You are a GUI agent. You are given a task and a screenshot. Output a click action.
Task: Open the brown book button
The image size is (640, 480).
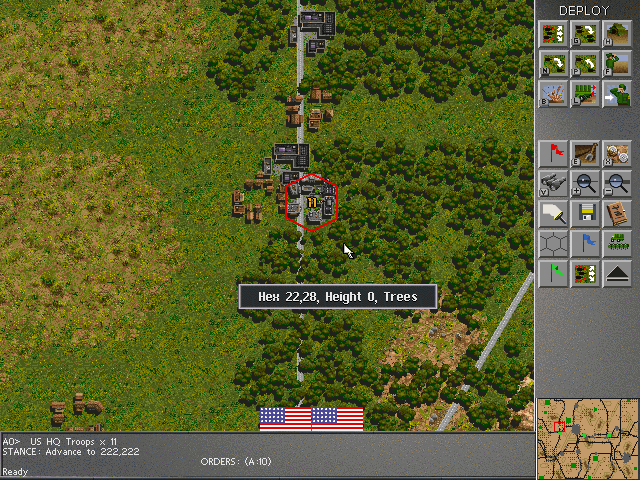coord(617,213)
